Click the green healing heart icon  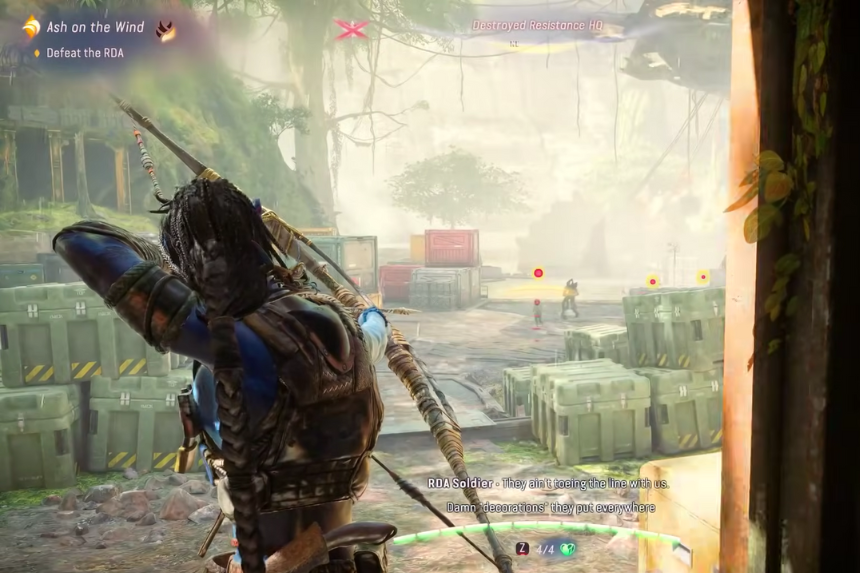point(567,548)
